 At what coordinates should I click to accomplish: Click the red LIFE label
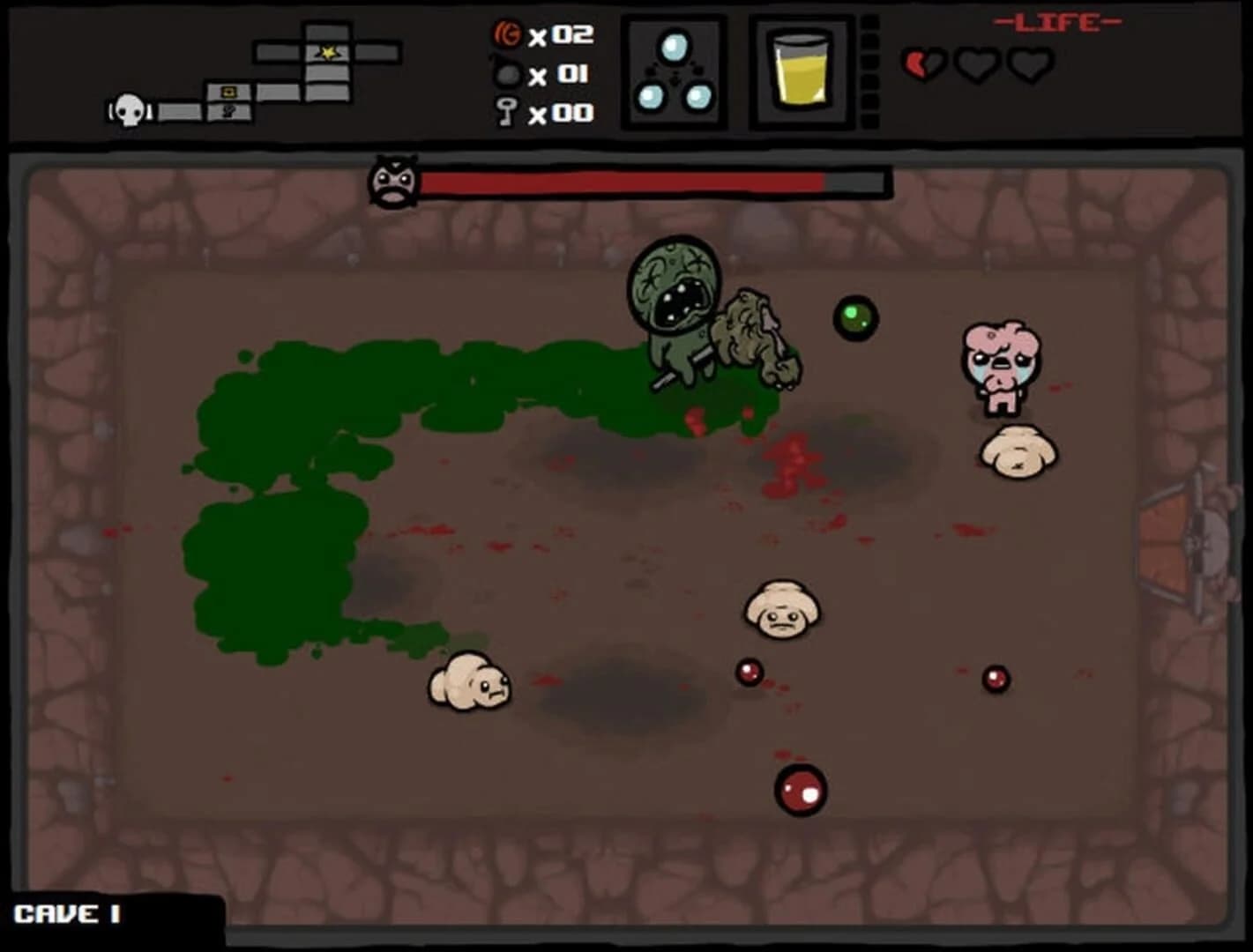coord(1056,20)
